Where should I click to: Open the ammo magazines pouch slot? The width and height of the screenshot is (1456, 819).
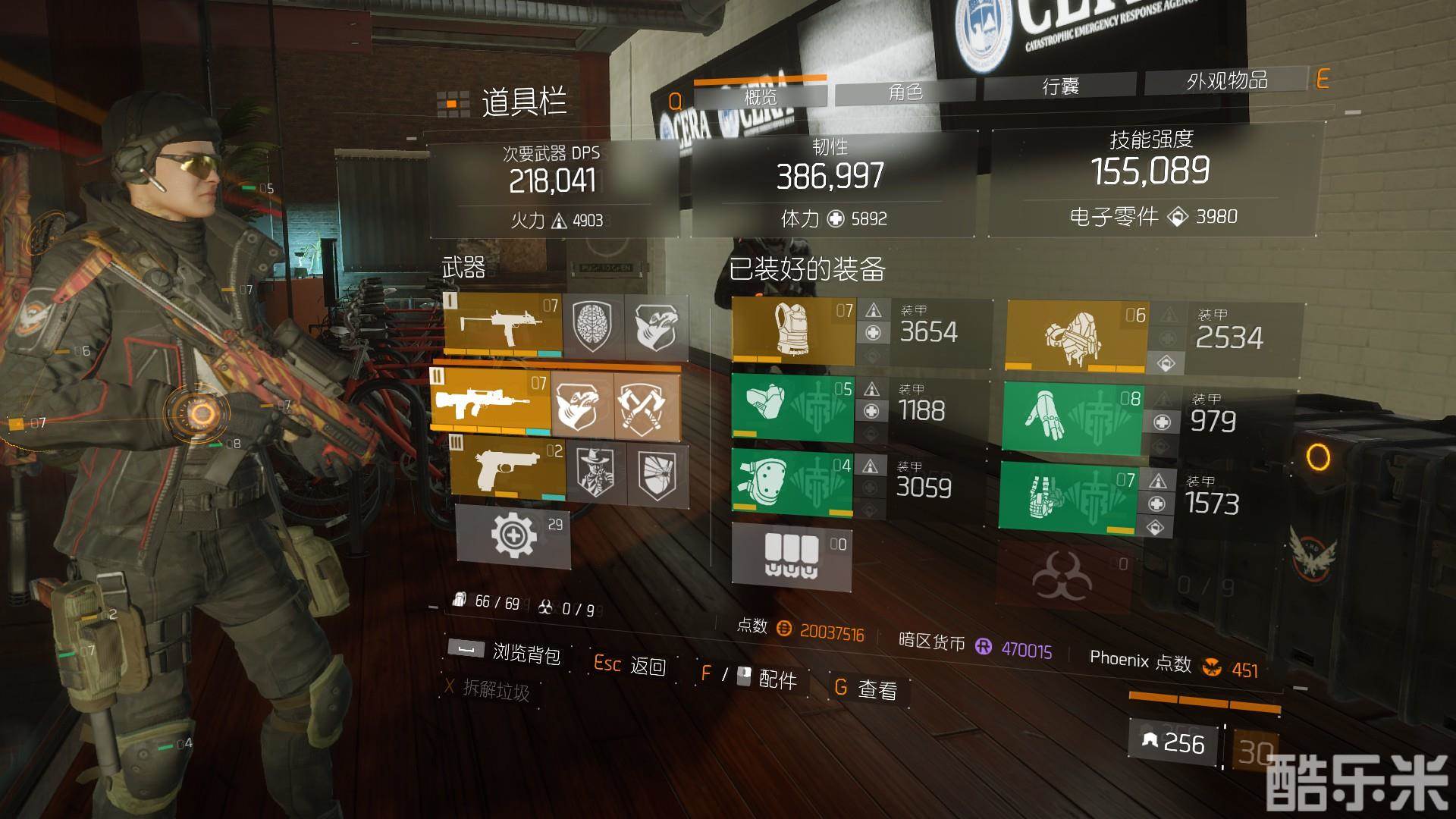pyautogui.click(x=792, y=555)
